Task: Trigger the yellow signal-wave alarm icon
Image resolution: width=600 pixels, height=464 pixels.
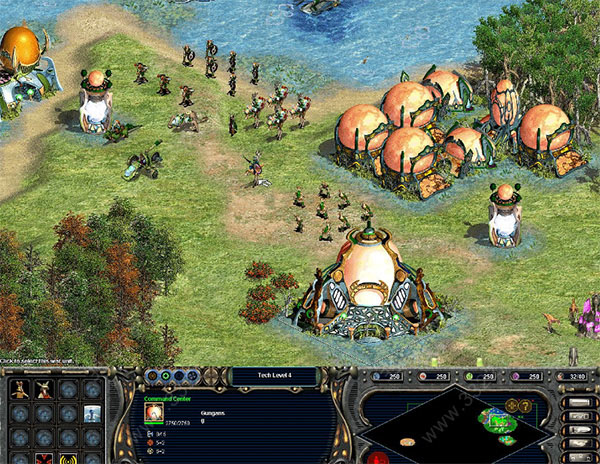Action: point(69,459)
